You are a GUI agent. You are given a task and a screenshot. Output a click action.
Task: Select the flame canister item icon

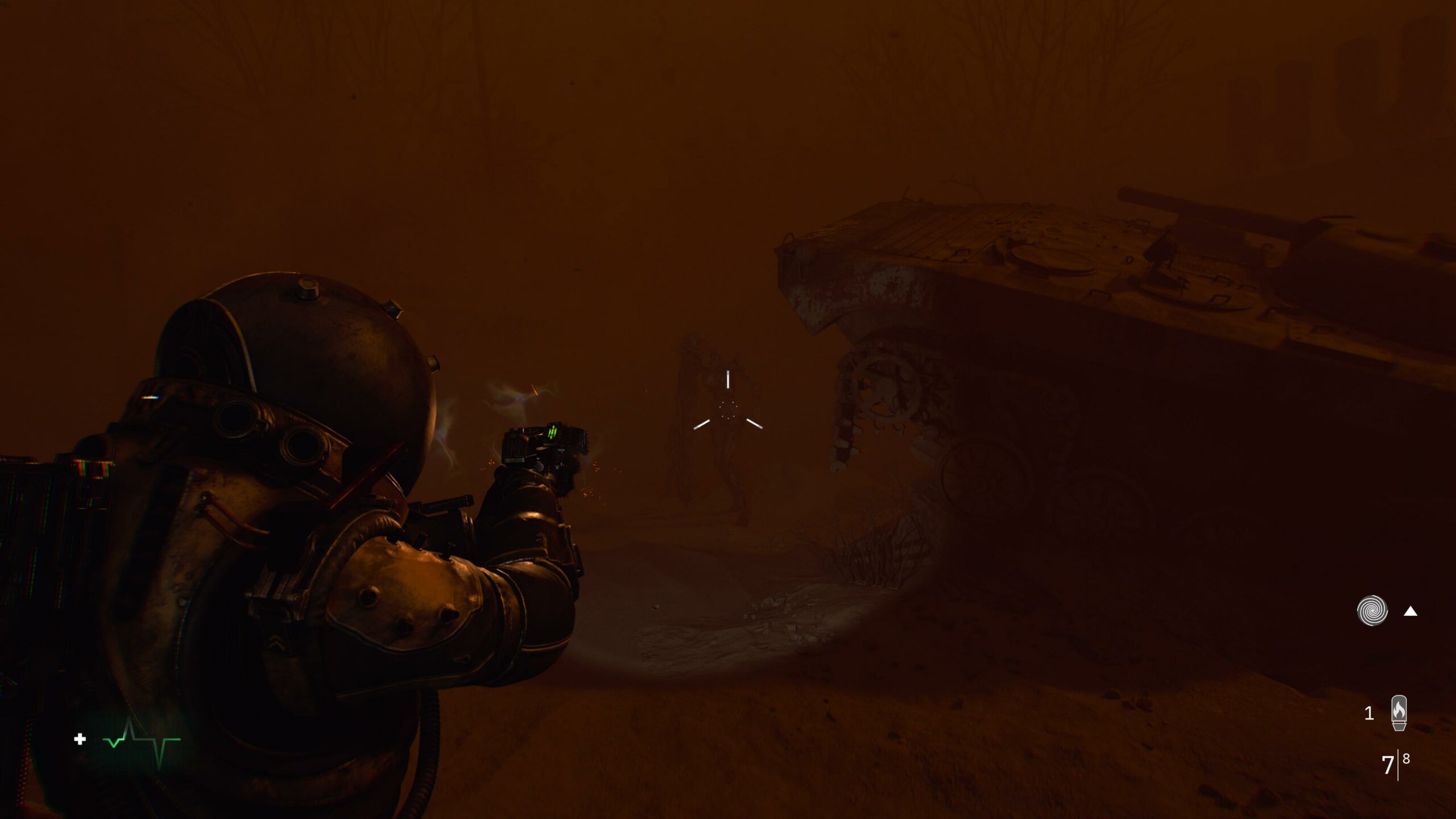pos(1399,713)
